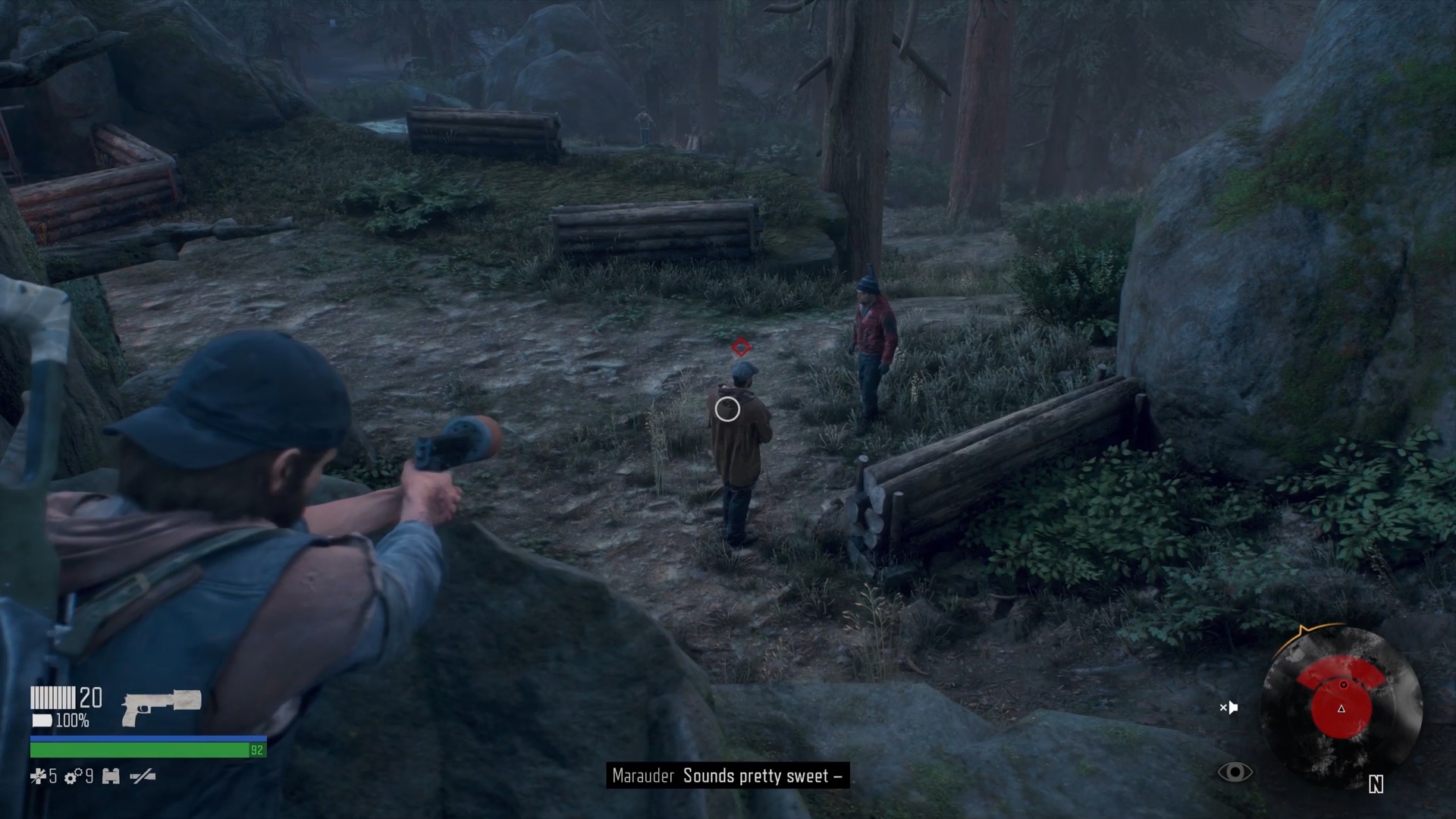Click the aiming reticle circle on the marauder

click(726, 409)
